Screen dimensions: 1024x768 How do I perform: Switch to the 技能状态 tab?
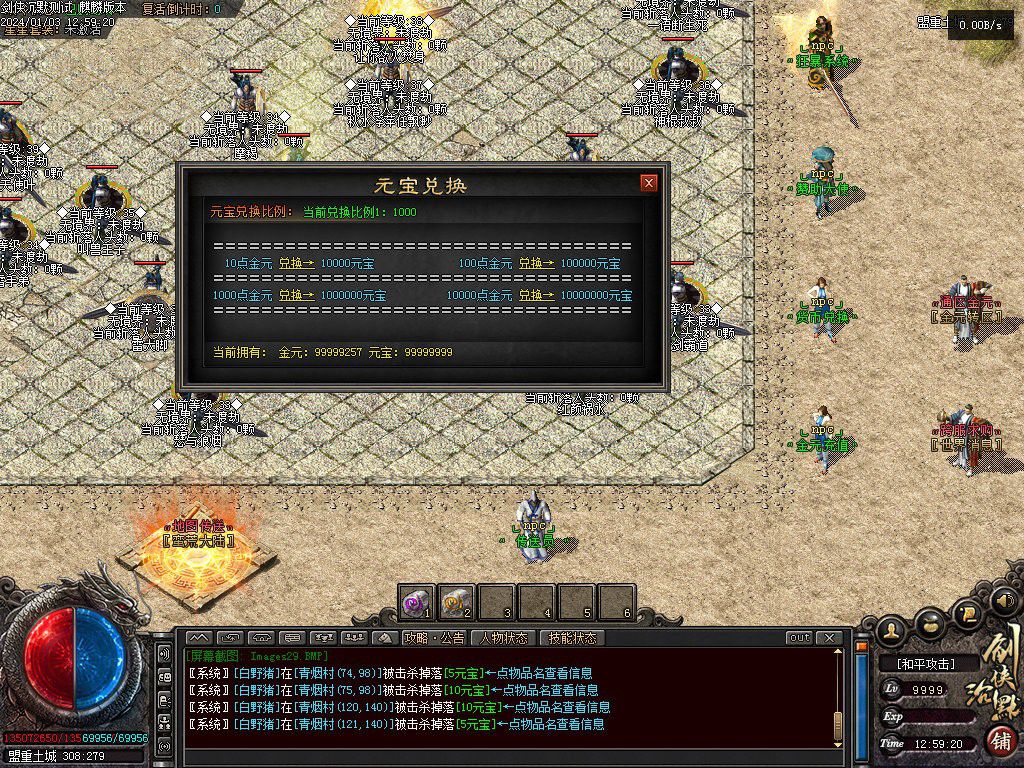click(573, 638)
